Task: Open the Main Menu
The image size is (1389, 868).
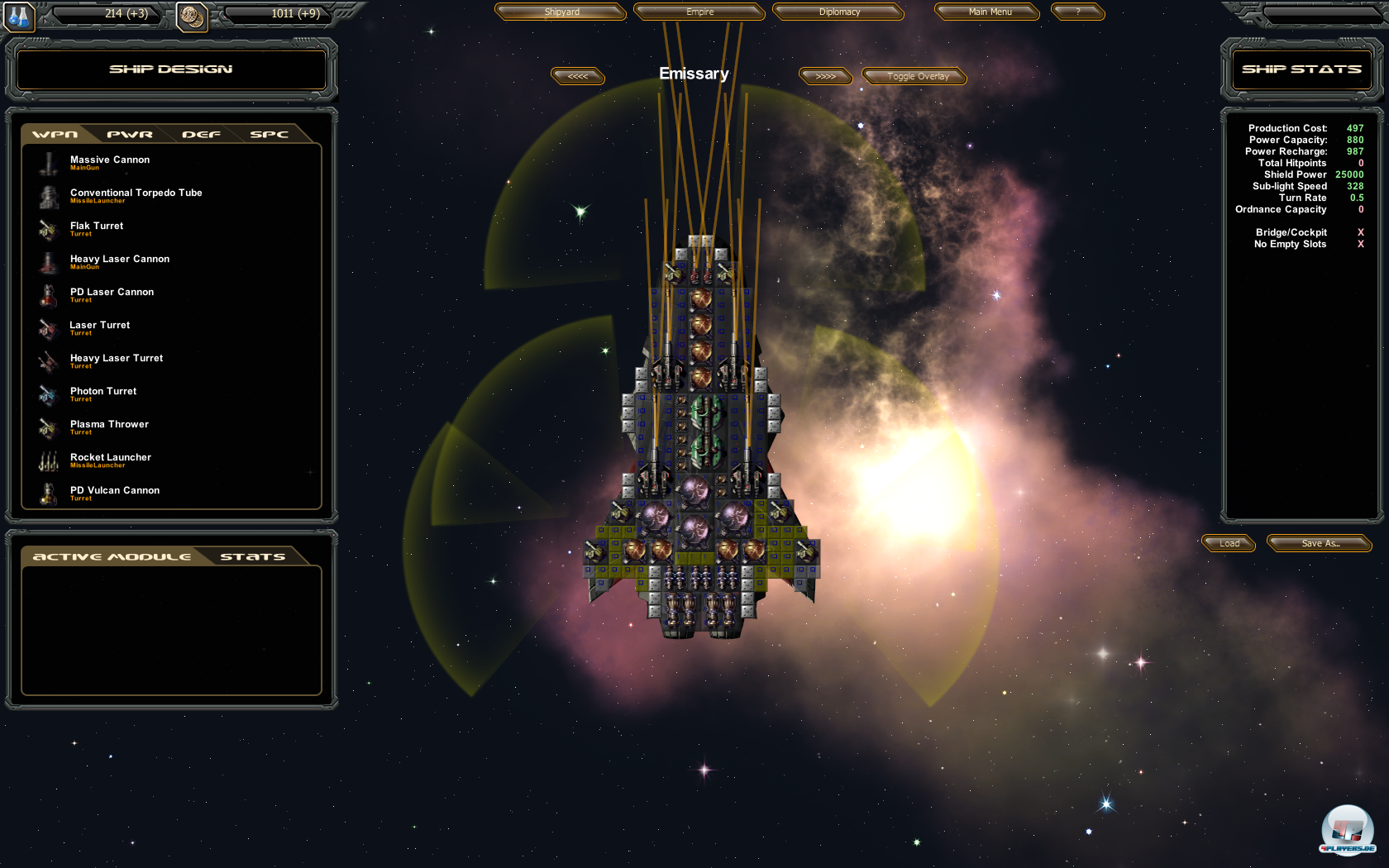Action: (990, 12)
